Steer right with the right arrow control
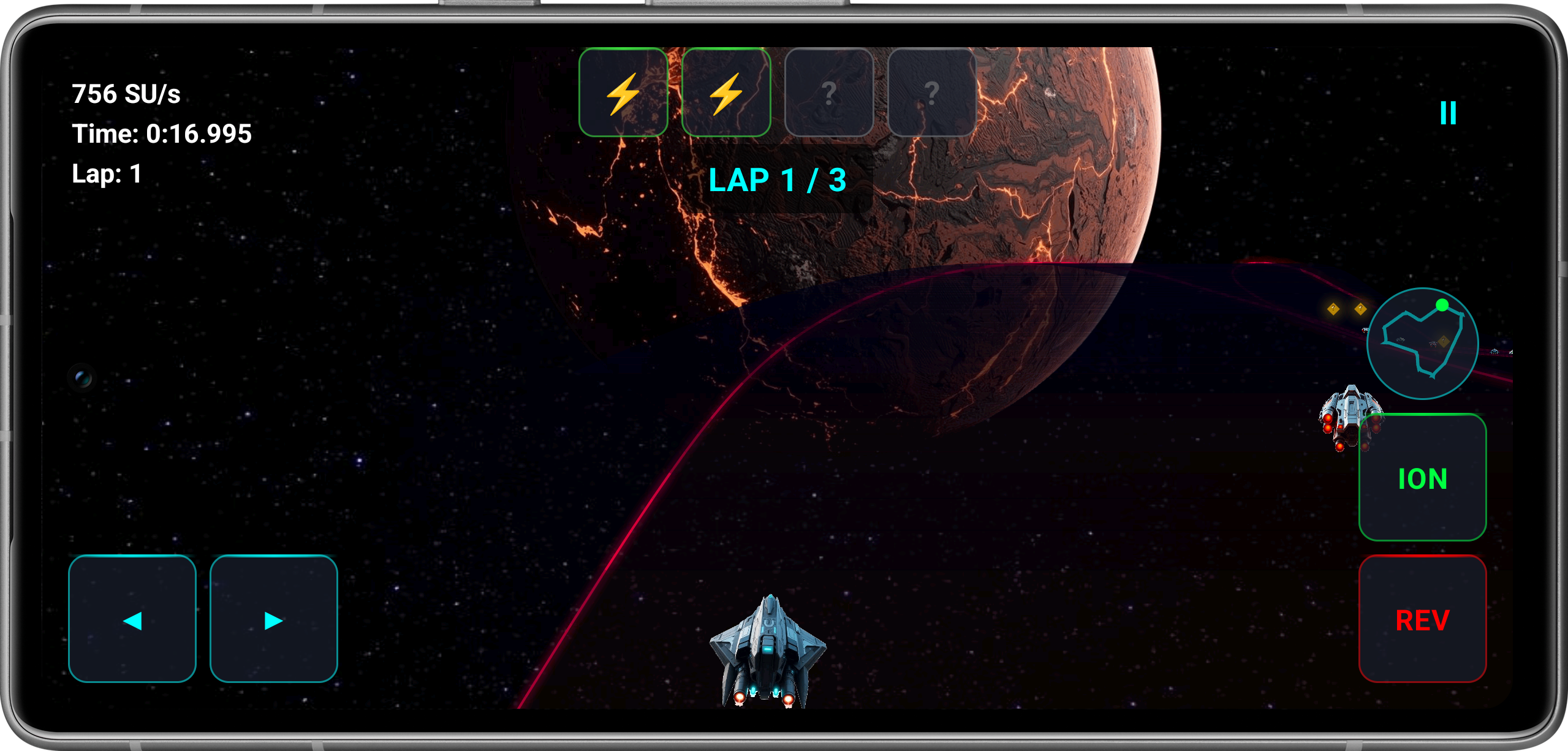The height and width of the screenshot is (751, 1568). coord(273,620)
